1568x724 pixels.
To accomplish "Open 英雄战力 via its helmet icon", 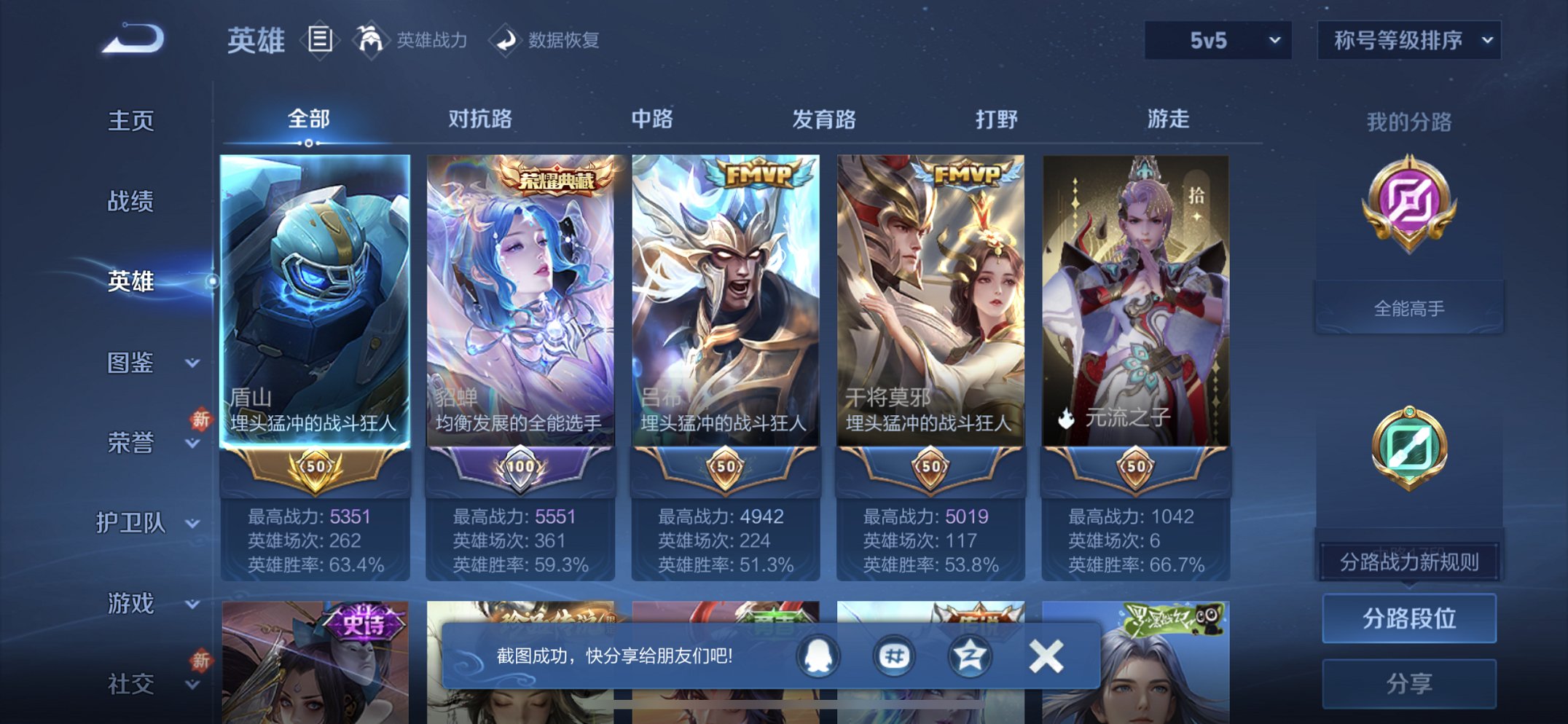I will [x=372, y=40].
